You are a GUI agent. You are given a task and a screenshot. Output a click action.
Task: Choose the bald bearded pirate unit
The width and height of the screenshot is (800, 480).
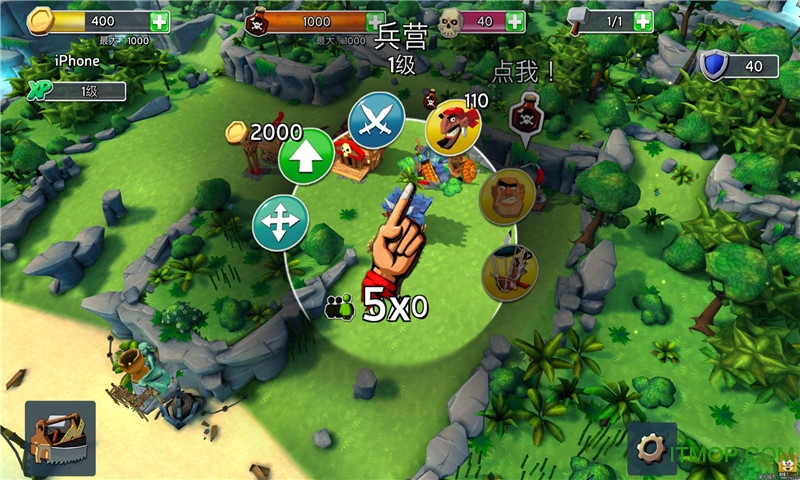(x=508, y=197)
